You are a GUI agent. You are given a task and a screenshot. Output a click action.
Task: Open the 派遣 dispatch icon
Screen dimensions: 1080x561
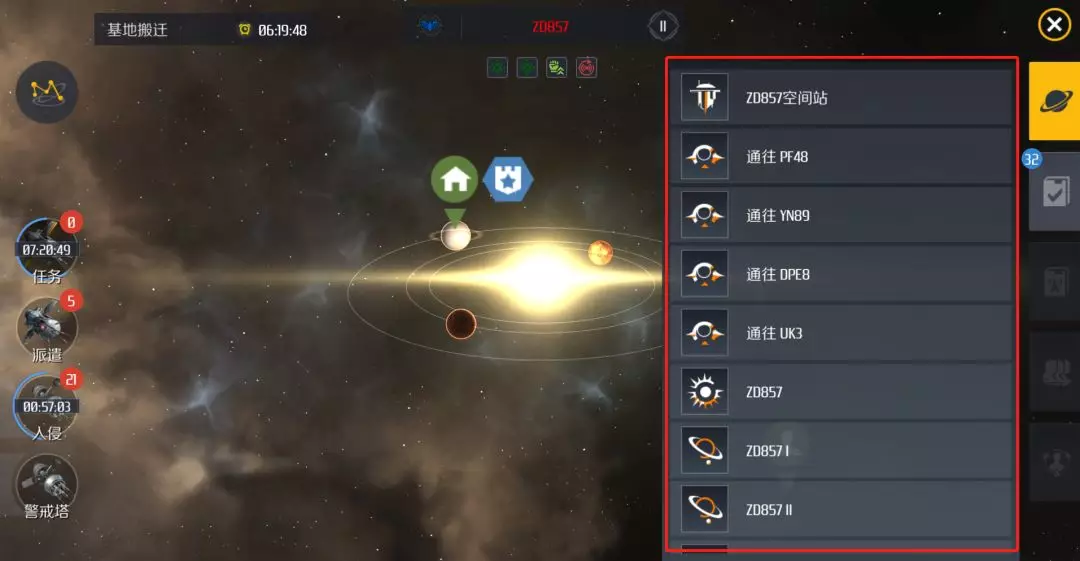click(x=47, y=327)
